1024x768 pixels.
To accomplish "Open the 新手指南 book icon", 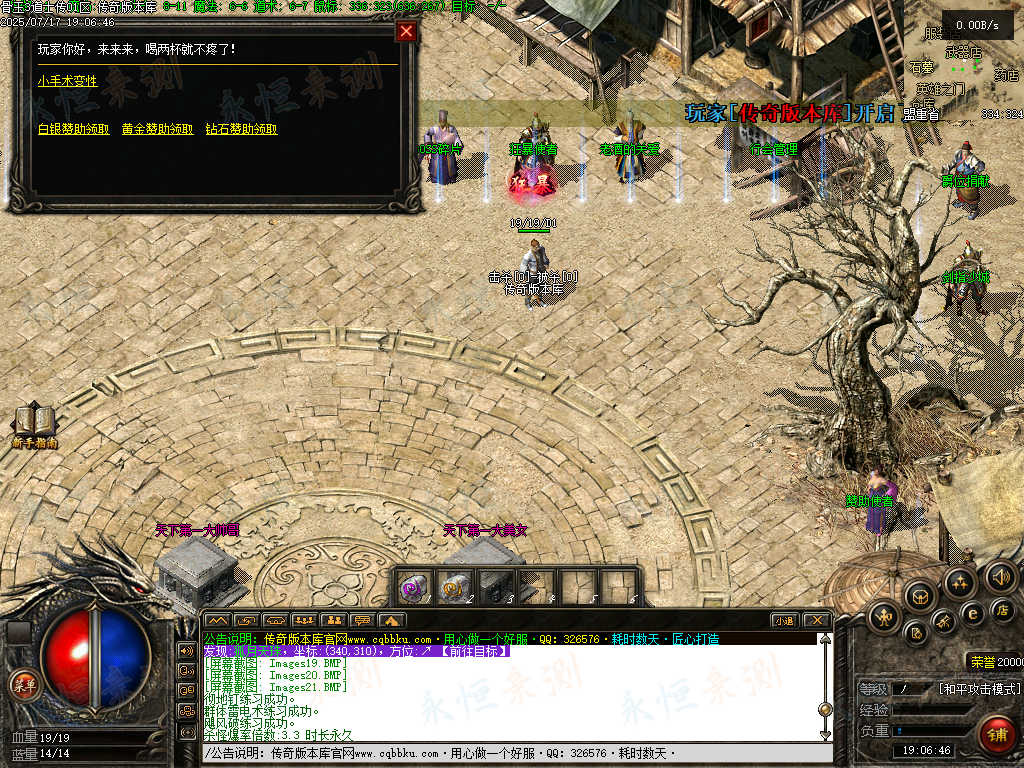I will click(34, 424).
